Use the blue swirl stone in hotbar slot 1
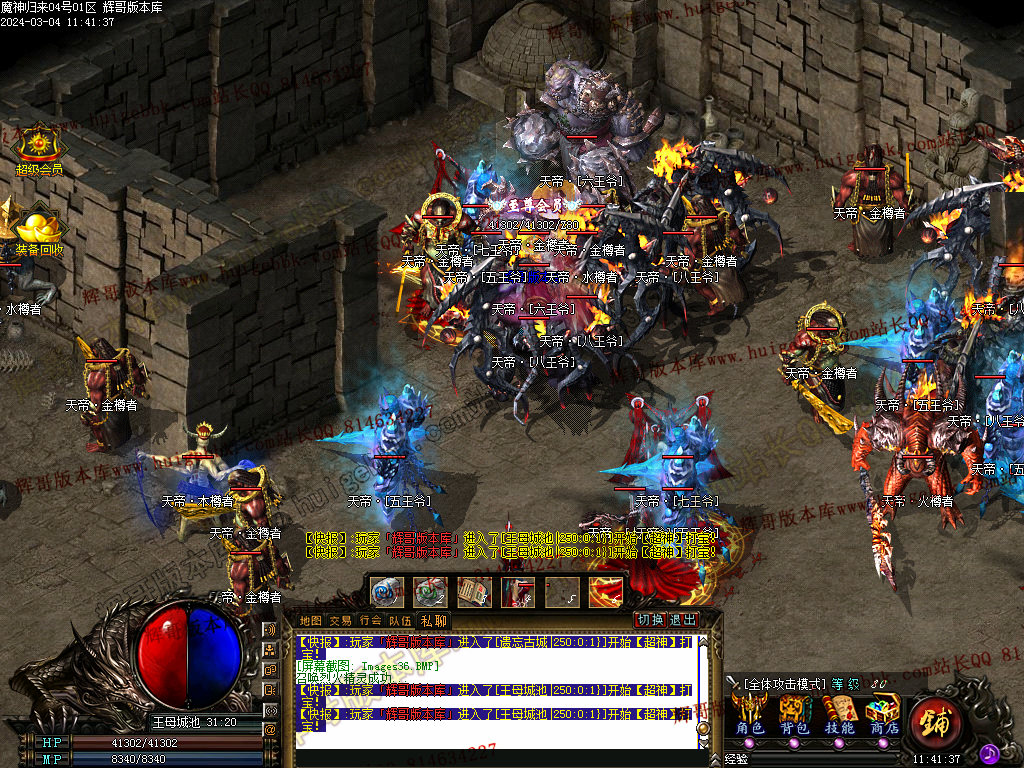 coord(387,592)
